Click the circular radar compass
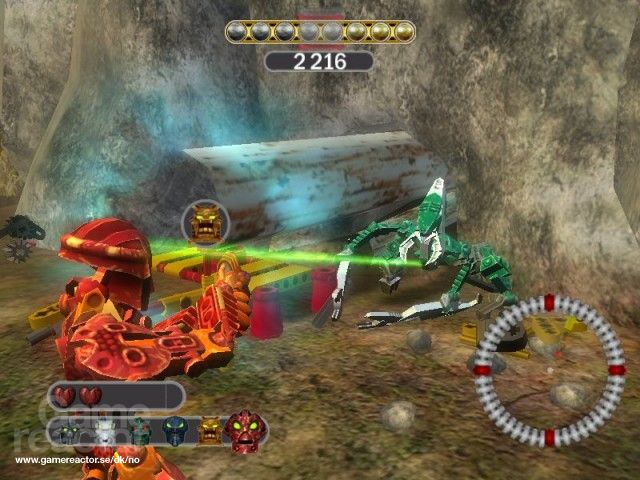 click(549, 370)
